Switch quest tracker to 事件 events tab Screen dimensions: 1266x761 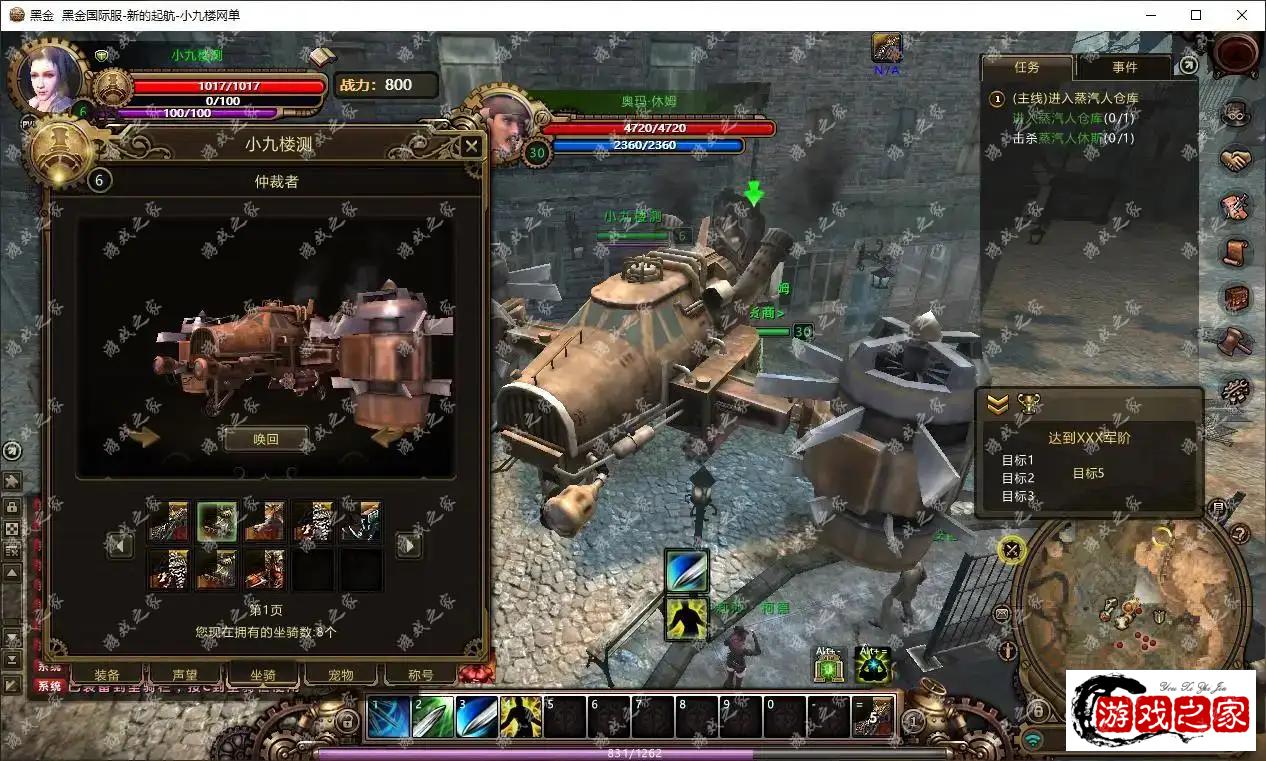pyautogui.click(x=1124, y=67)
